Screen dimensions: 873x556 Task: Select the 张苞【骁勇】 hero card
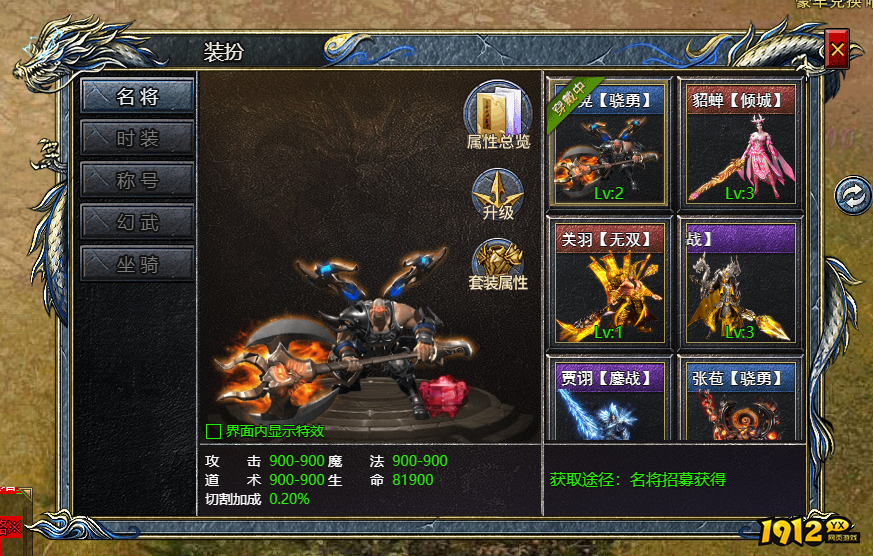pos(739,402)
